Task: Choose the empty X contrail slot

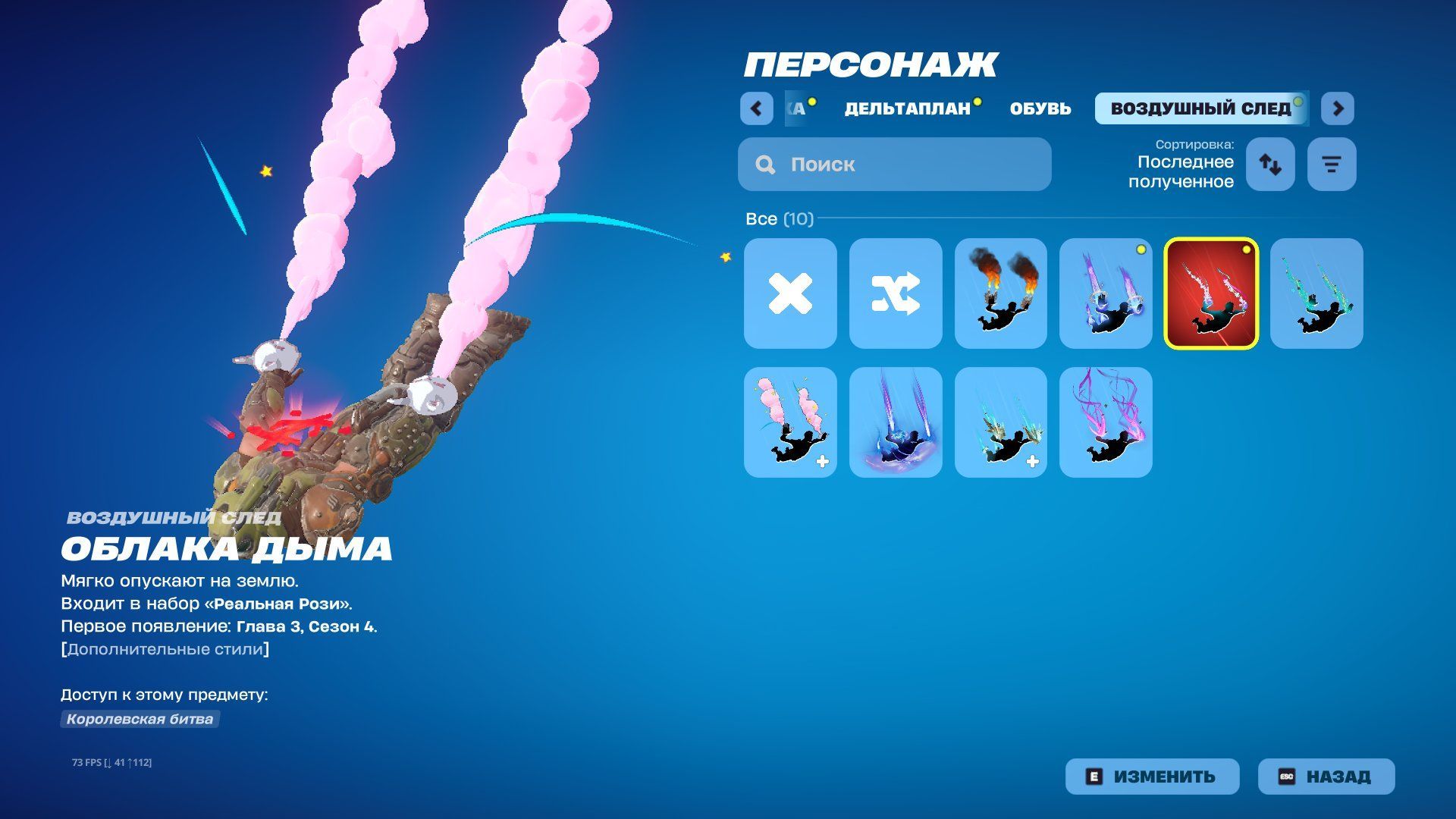Action: [x=790, y=293]
